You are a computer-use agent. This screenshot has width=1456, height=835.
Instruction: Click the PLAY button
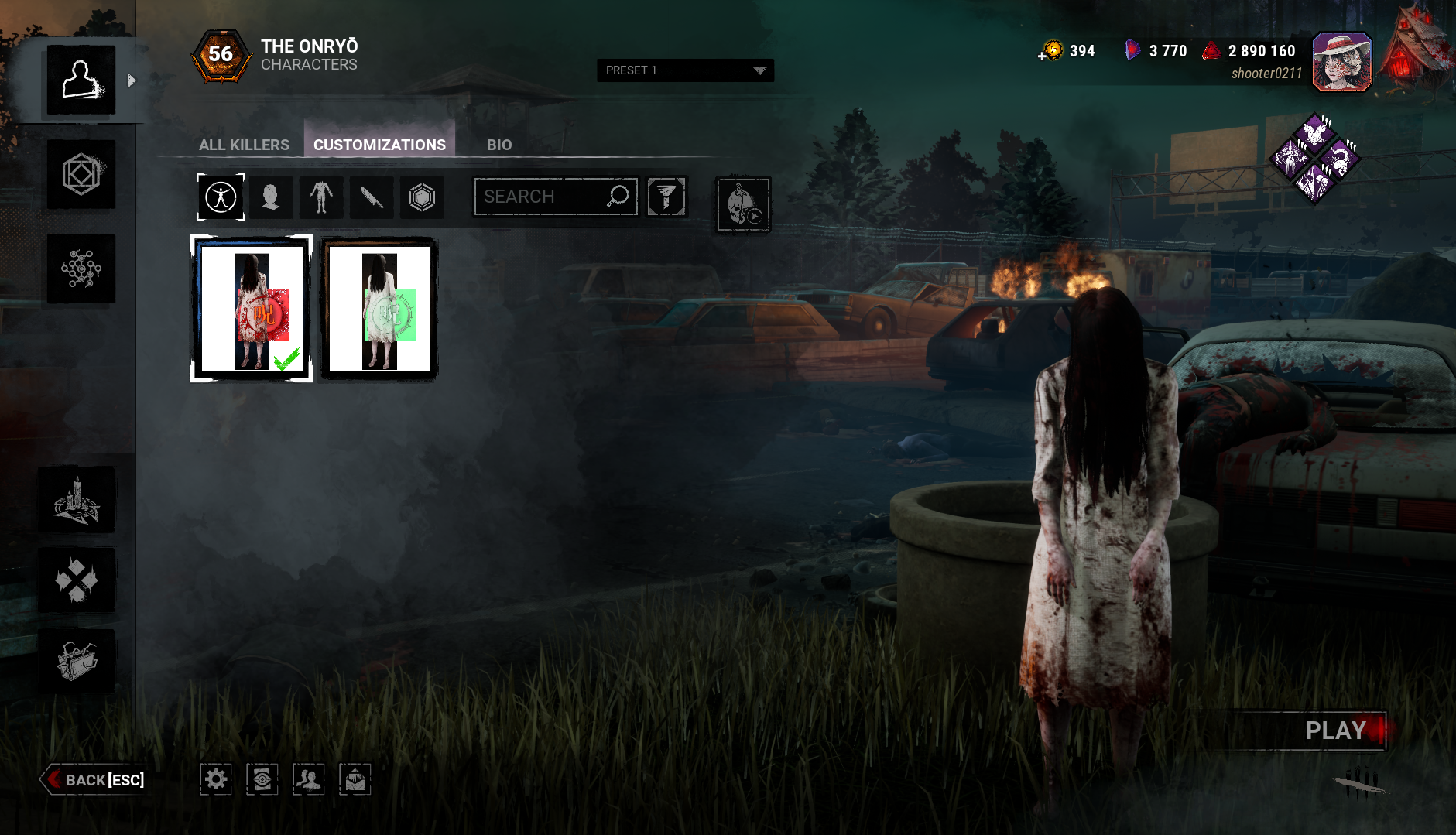click(1334, 730)
